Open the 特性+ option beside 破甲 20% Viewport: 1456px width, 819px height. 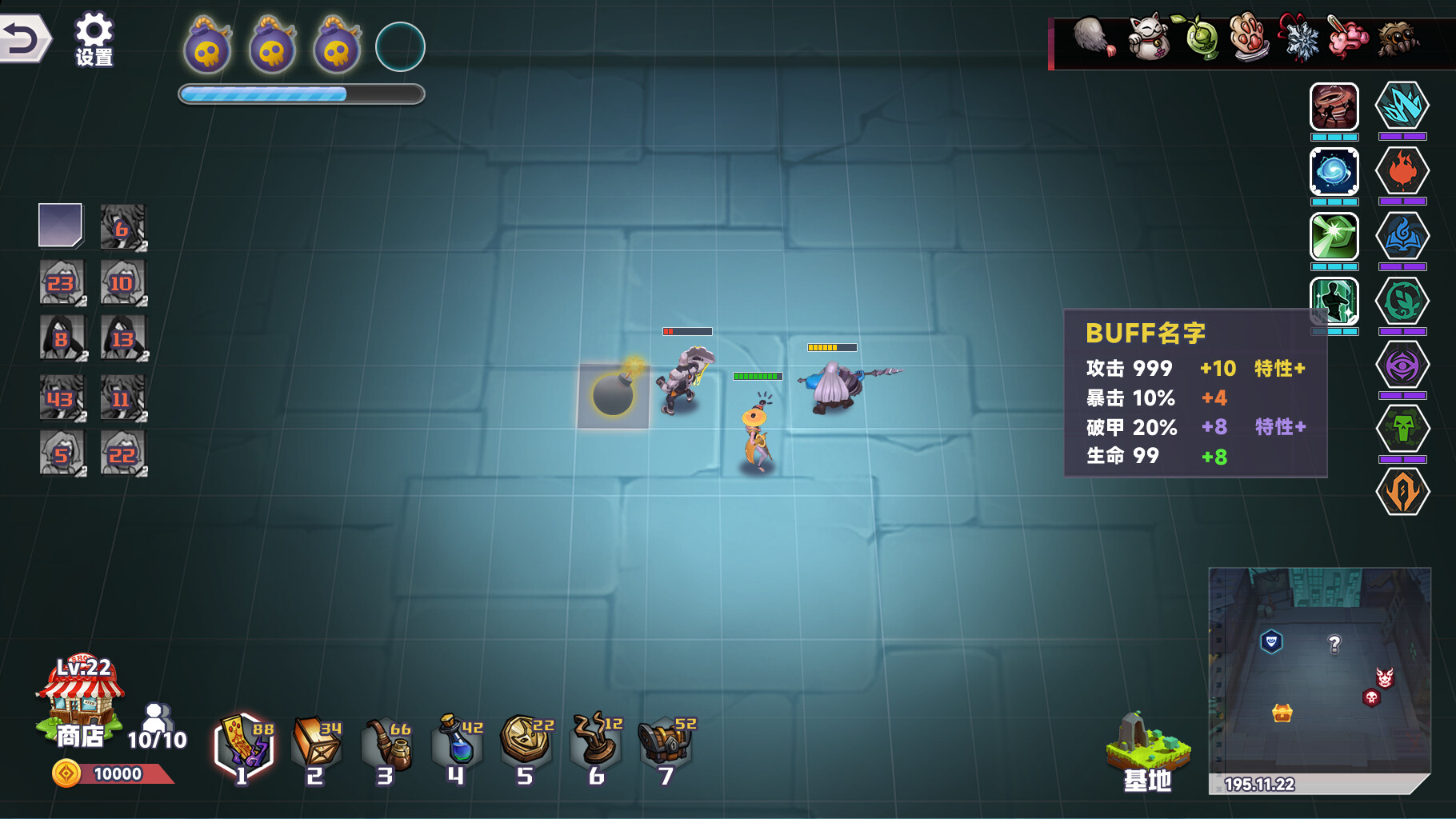point(1281,428)
